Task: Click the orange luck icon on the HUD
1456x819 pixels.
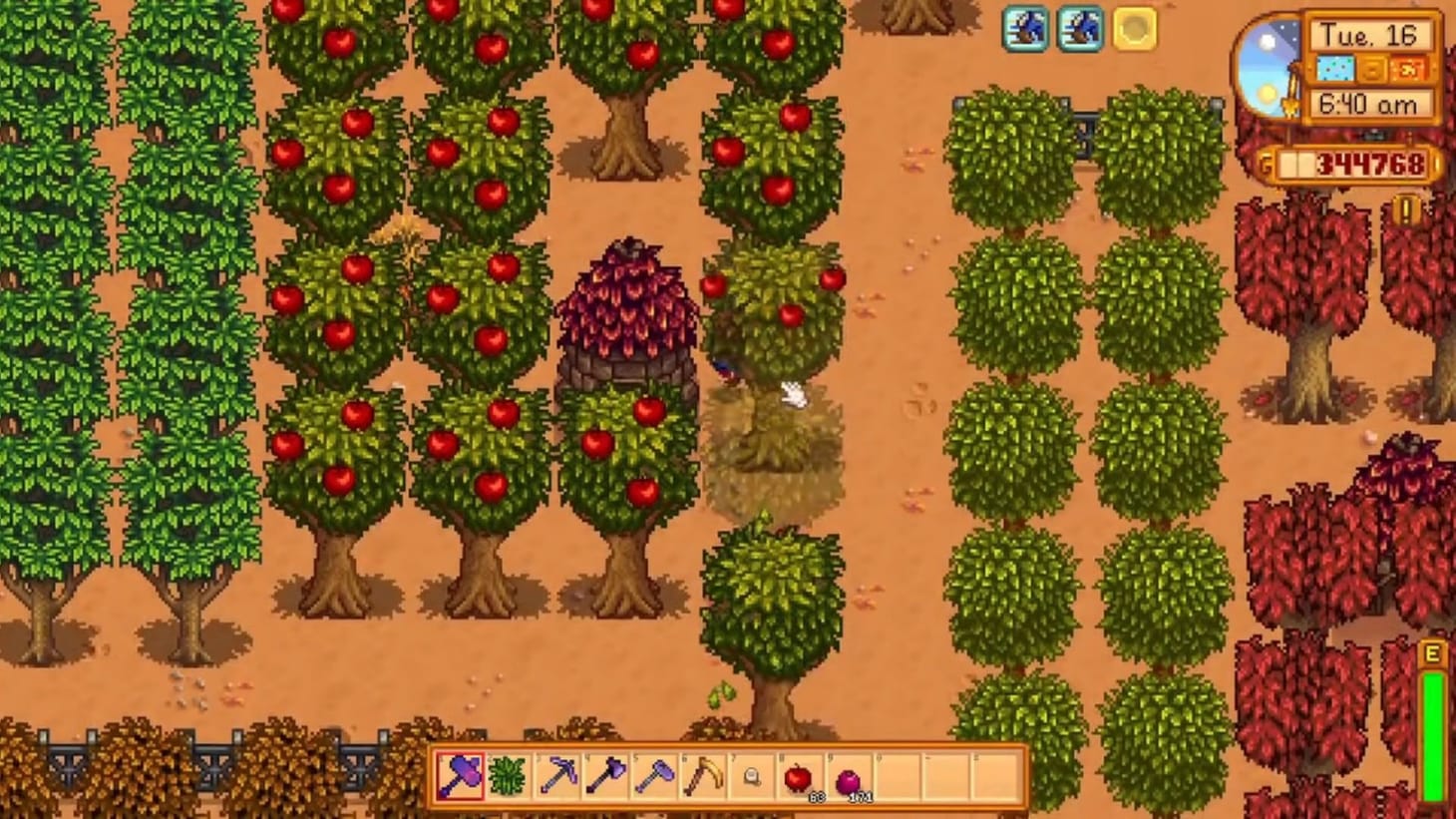Action: (x=1409, y=70)
